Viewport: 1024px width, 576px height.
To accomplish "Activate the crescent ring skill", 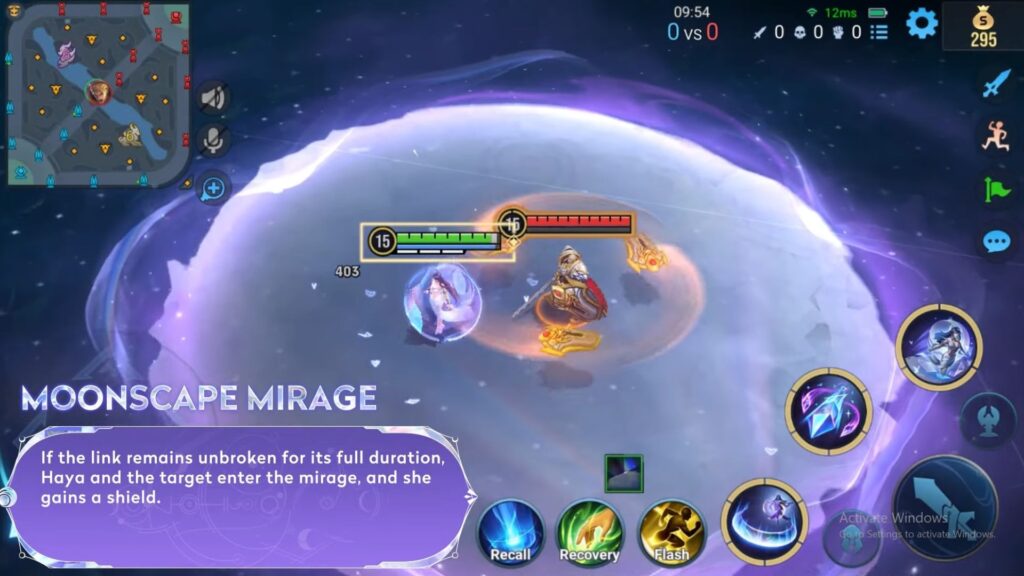I will [x=764, y=520].
